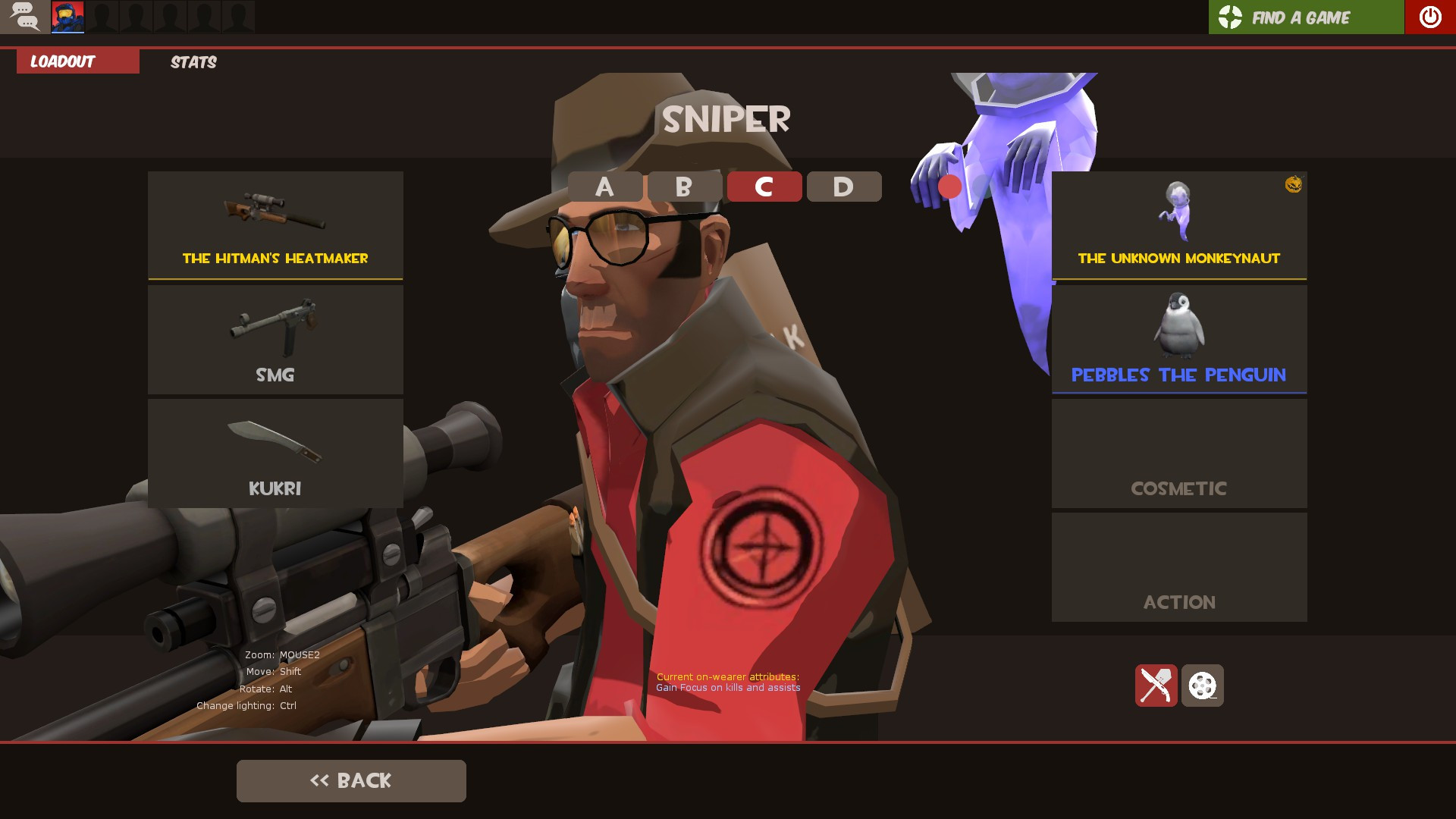Select loadout preset A
Viewport: 1456px width, 819px height.
(604, 187)
